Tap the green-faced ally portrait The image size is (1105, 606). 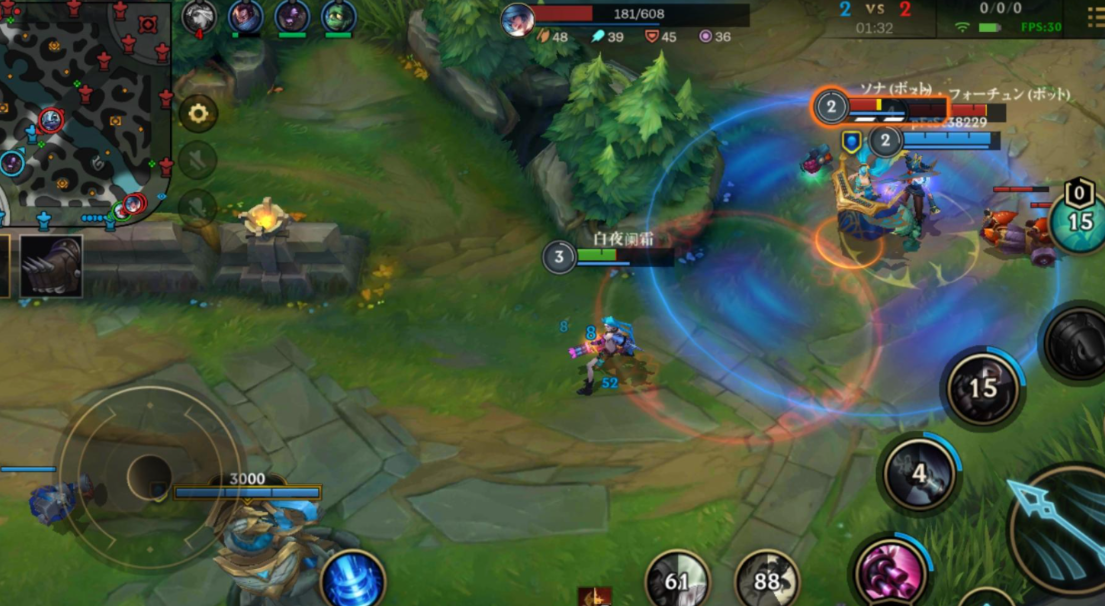[x=338, y=16]
